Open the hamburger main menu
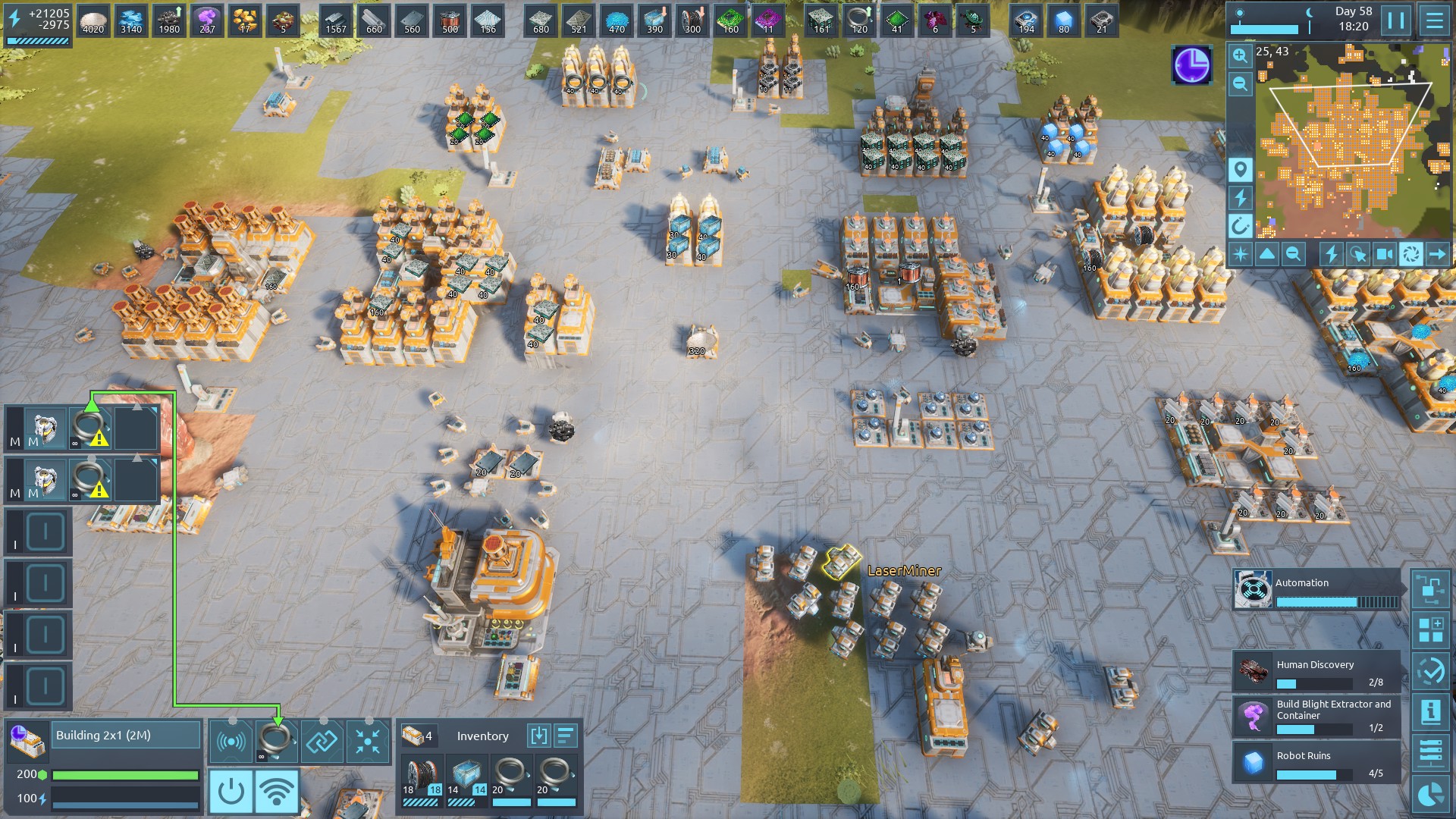1456x819 pixels. [1434, 20]
